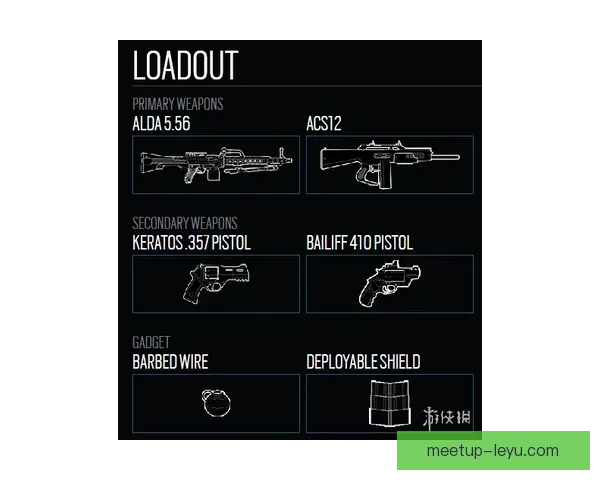Pick the Keratos .357 pistol
This screenshot has height=480, width=600.
click(216, 284)
